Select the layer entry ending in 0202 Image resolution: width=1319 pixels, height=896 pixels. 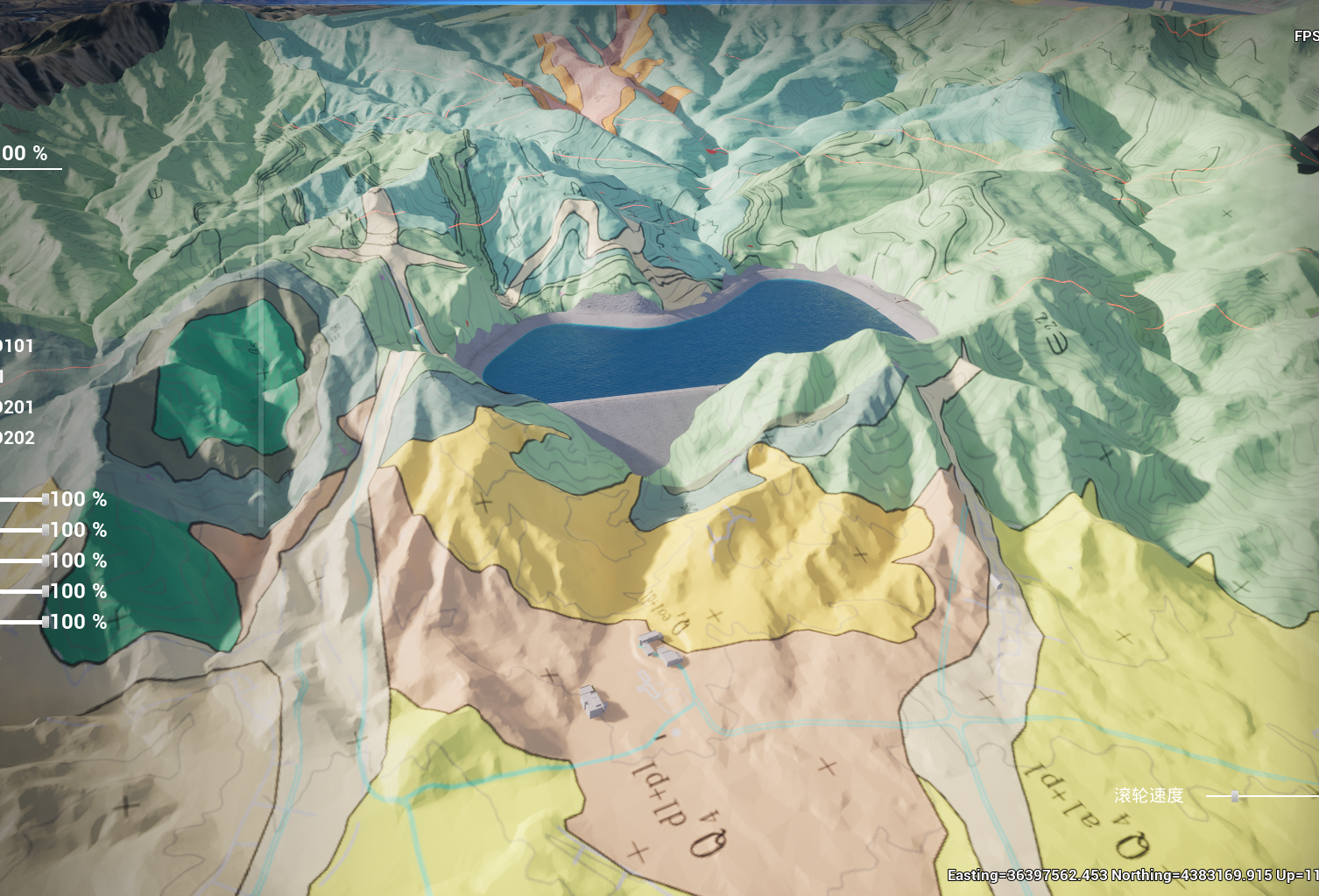coord(17,438)
